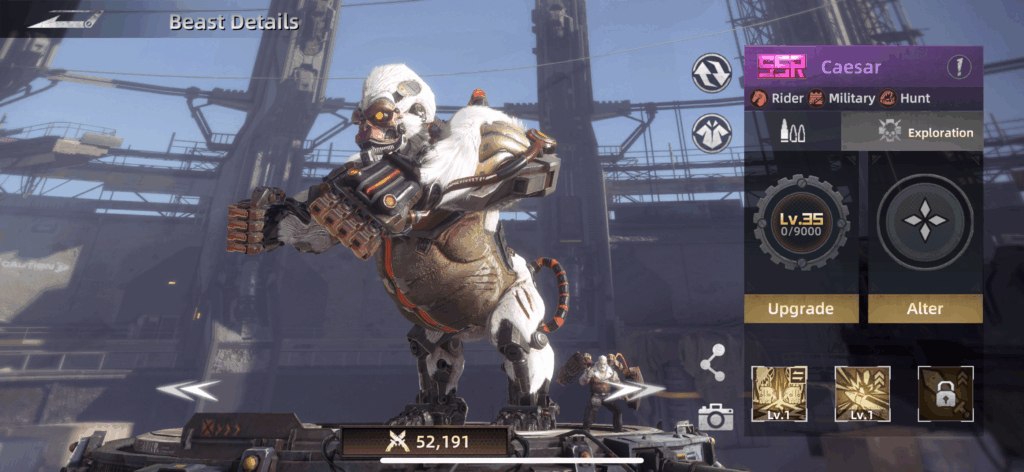Select the bullets tab
1024x472 pixels.
point(792,132)
